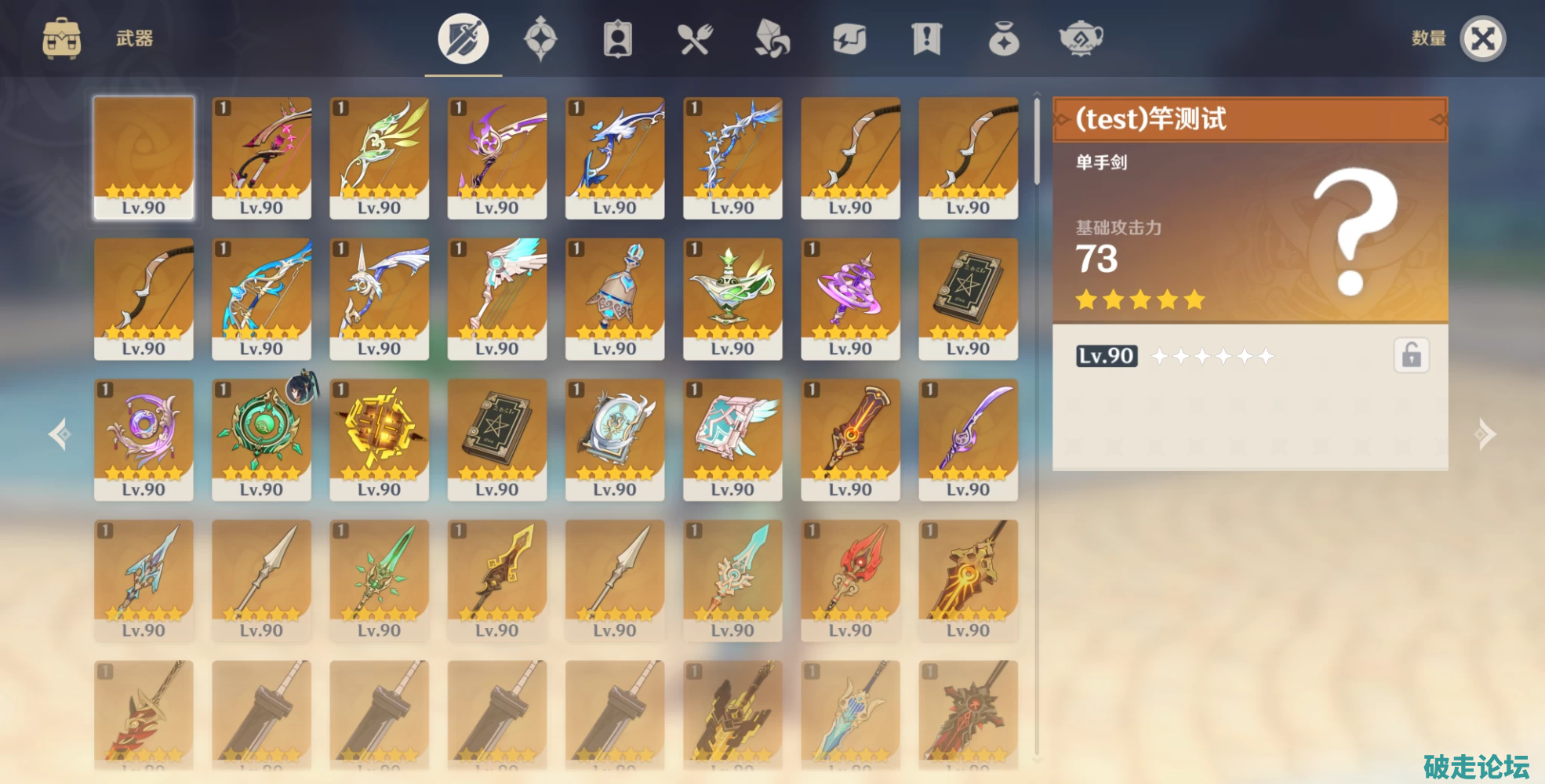Go to the next page with right arrow

pyautogui.click(x=1485, y=434)
